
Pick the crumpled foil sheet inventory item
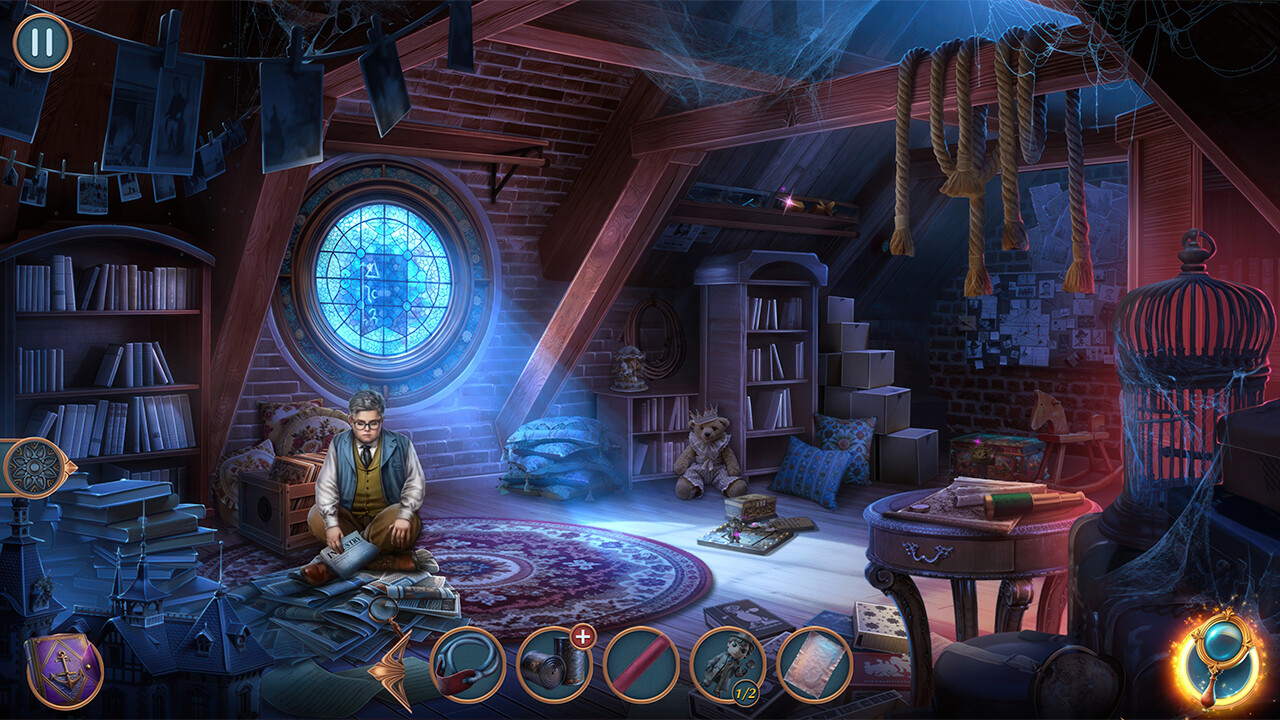pos(814,665)
